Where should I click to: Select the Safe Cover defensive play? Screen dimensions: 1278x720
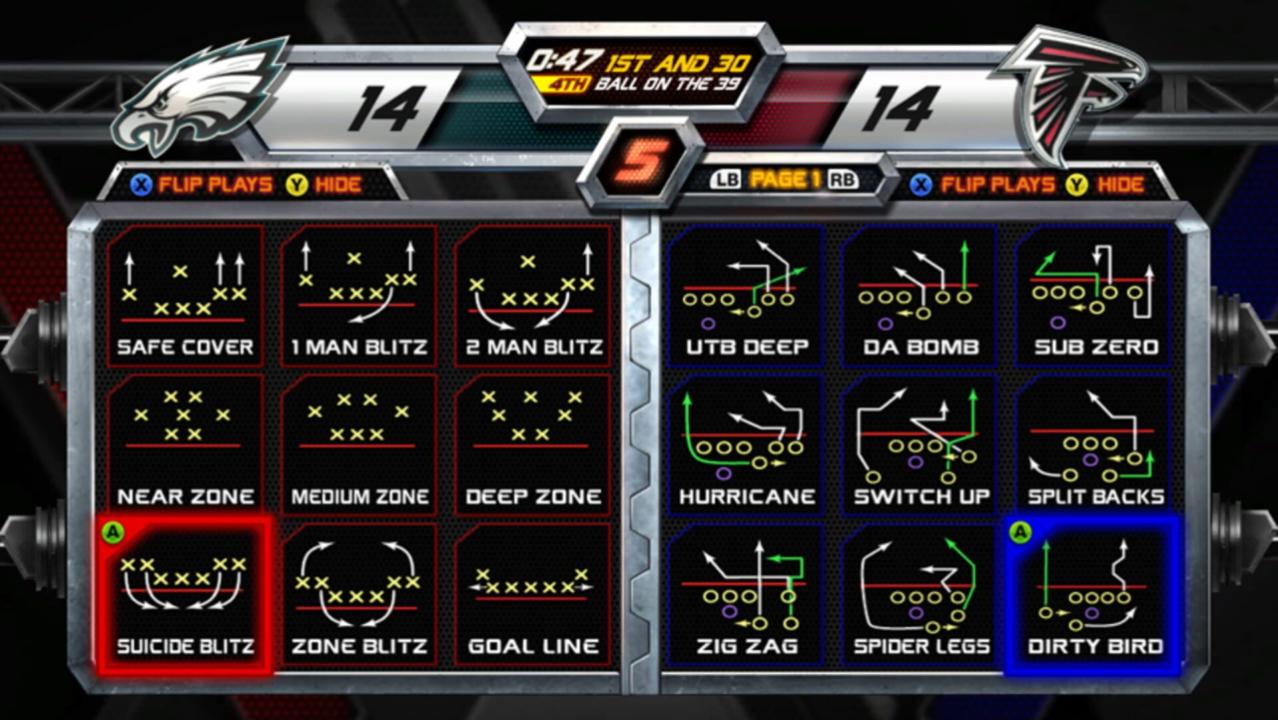tap(185, 296)
